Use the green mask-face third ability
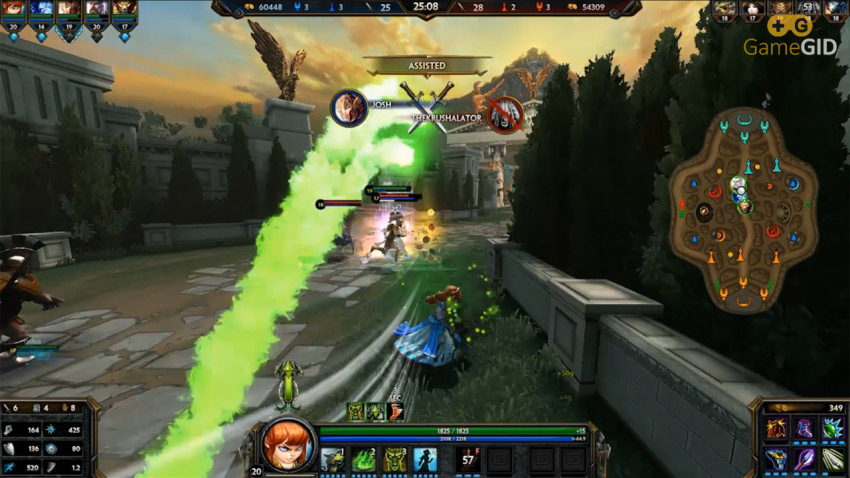 coord(395,460)
